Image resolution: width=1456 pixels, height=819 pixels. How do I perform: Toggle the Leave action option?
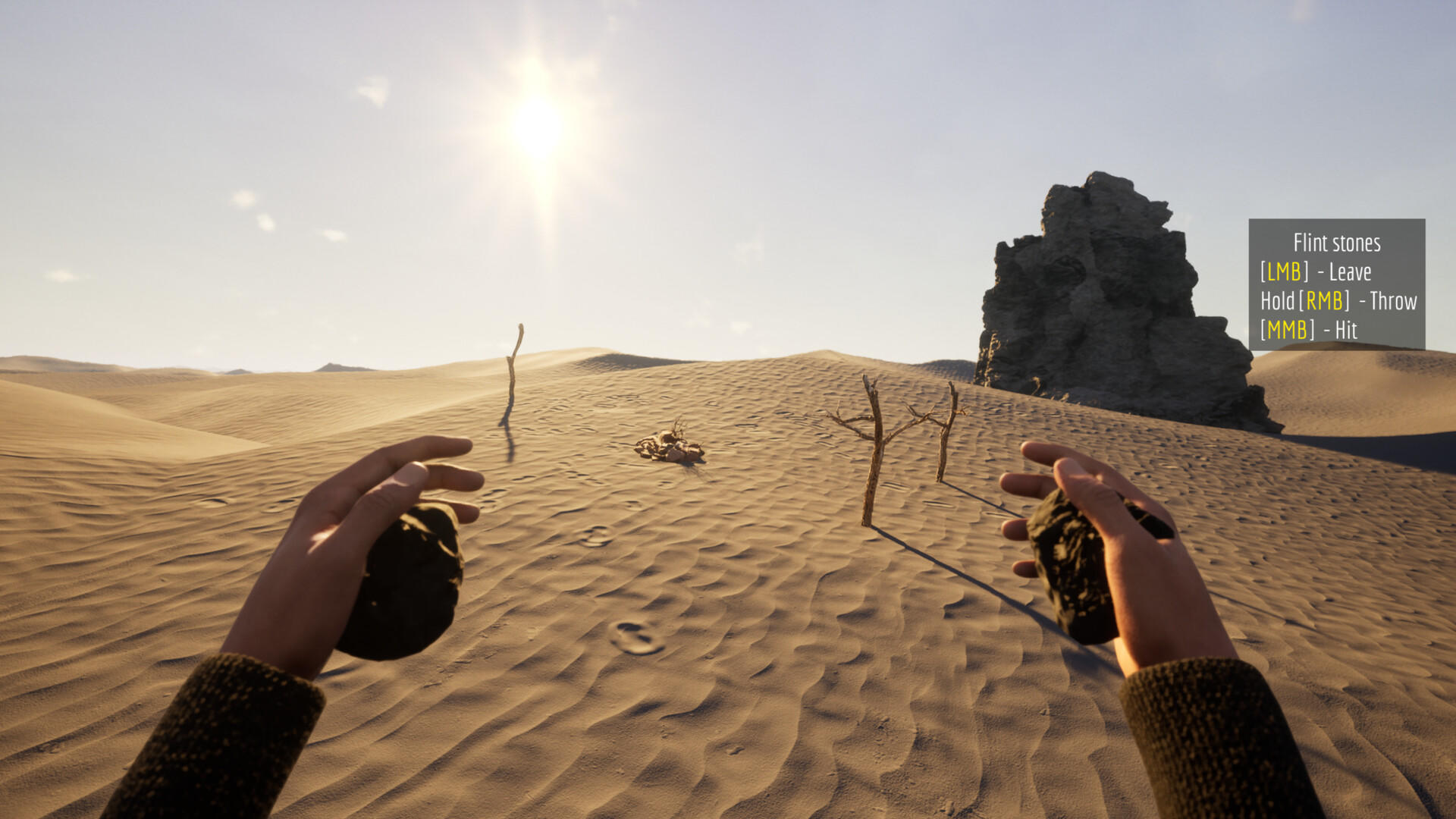1351,271
